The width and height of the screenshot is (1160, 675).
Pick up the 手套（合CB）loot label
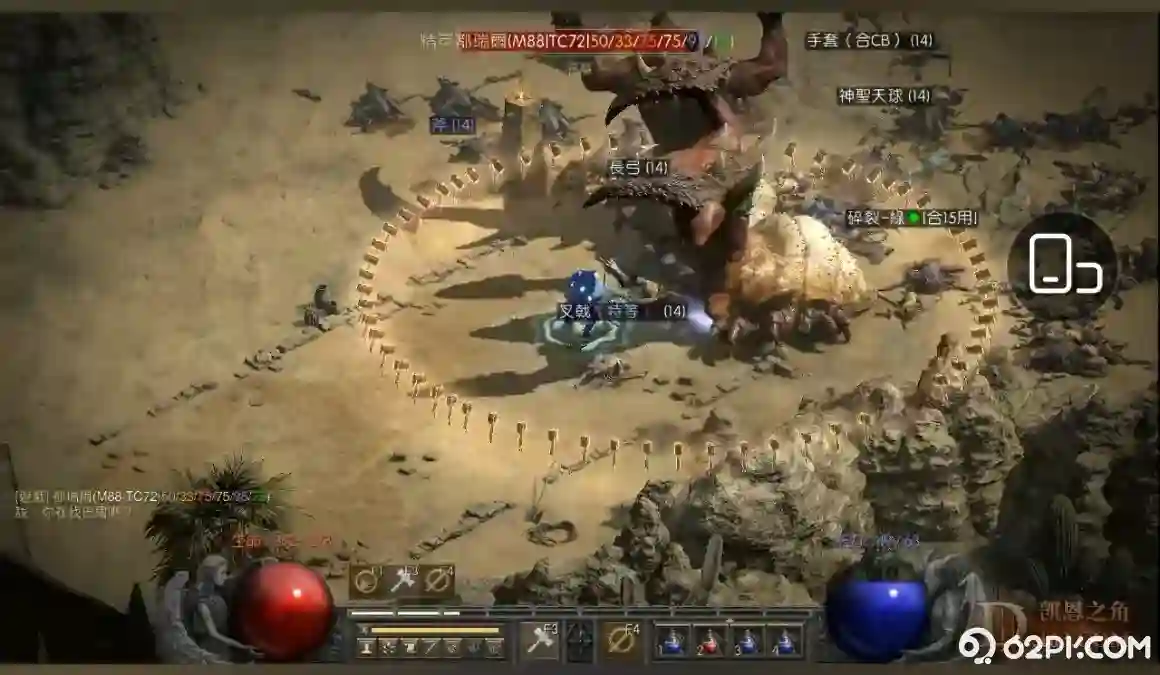coord(869,41)
